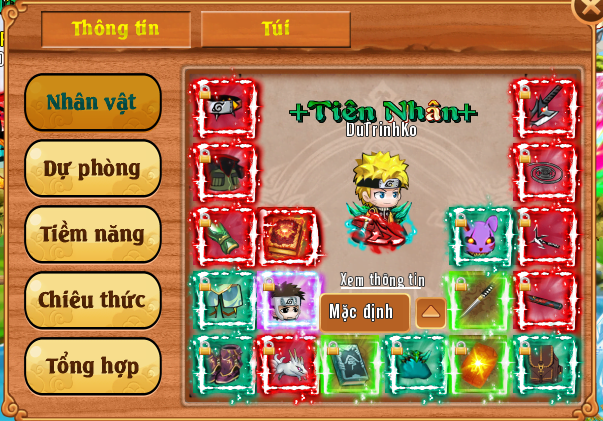Select the ninja headband equipment slot

tap(223, 107)
